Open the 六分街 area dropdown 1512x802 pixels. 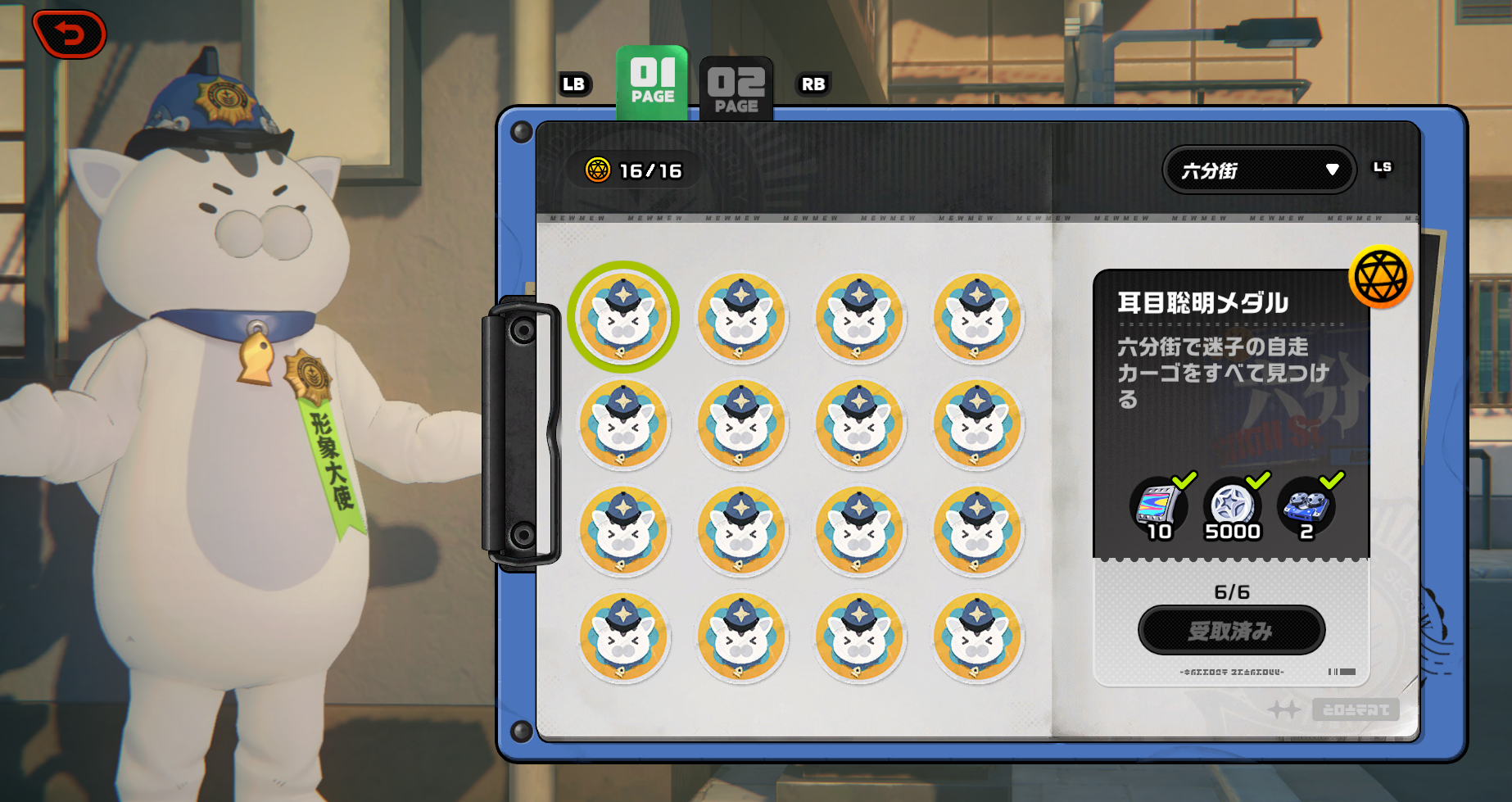point(1258,170)
